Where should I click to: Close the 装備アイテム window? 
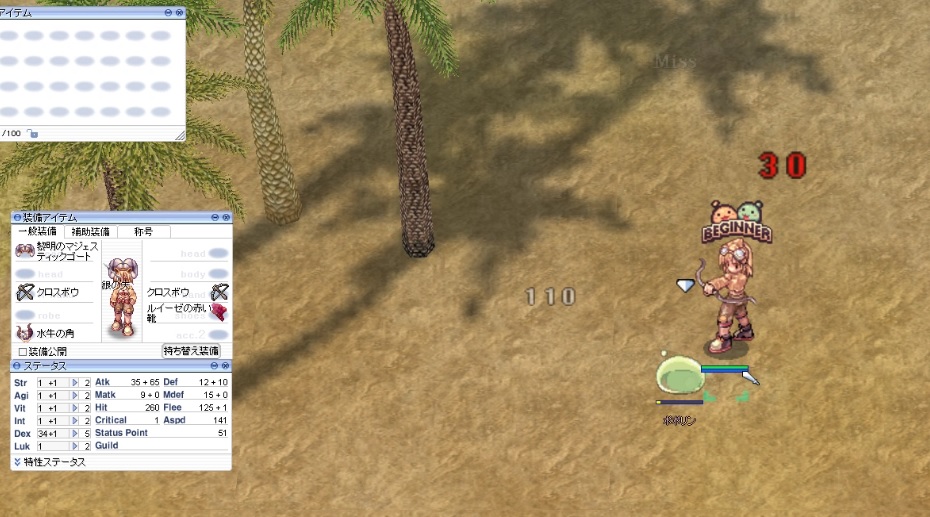pos(226,217)
